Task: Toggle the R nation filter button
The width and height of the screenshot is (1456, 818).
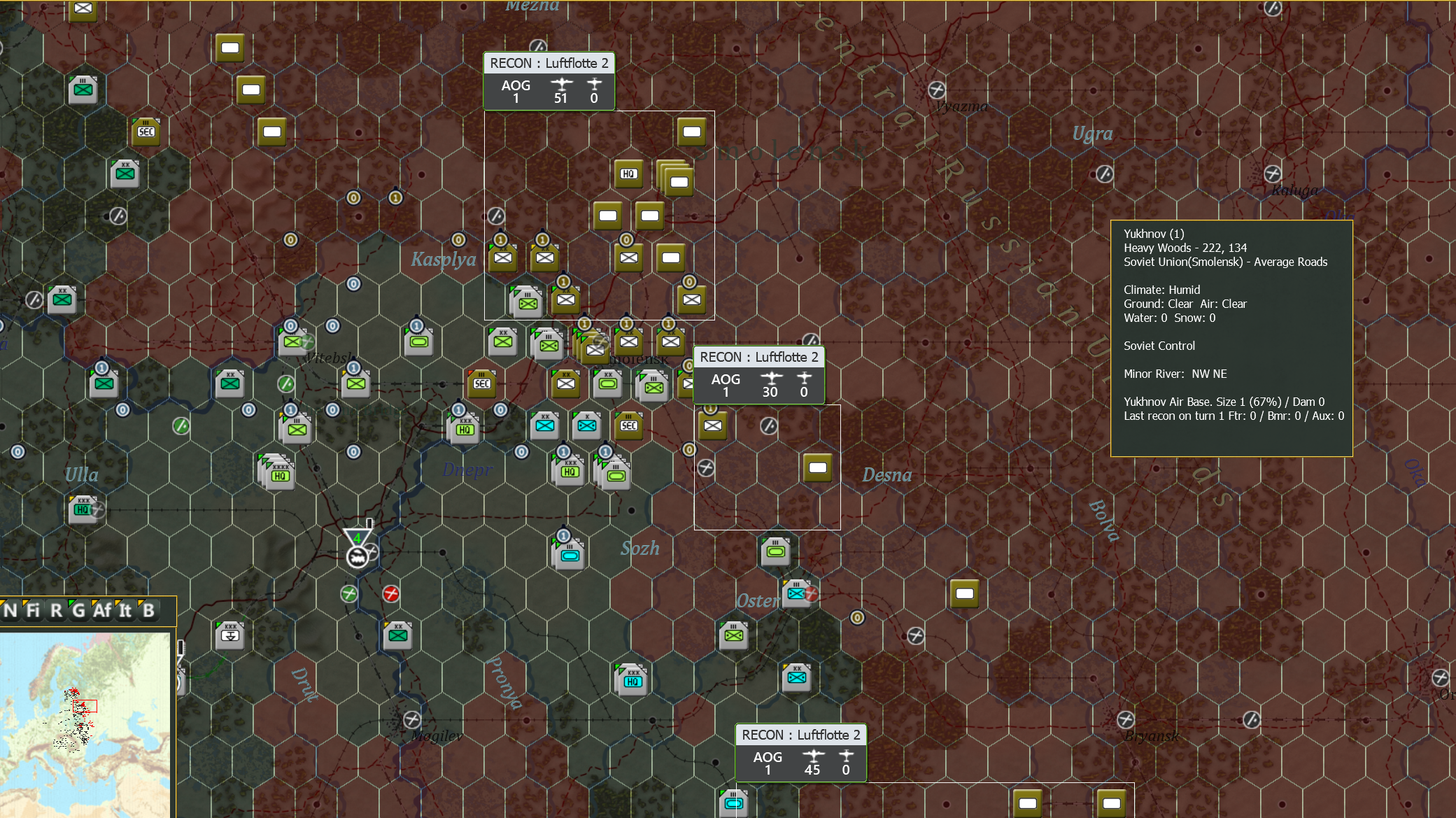Action: [56, 611]
